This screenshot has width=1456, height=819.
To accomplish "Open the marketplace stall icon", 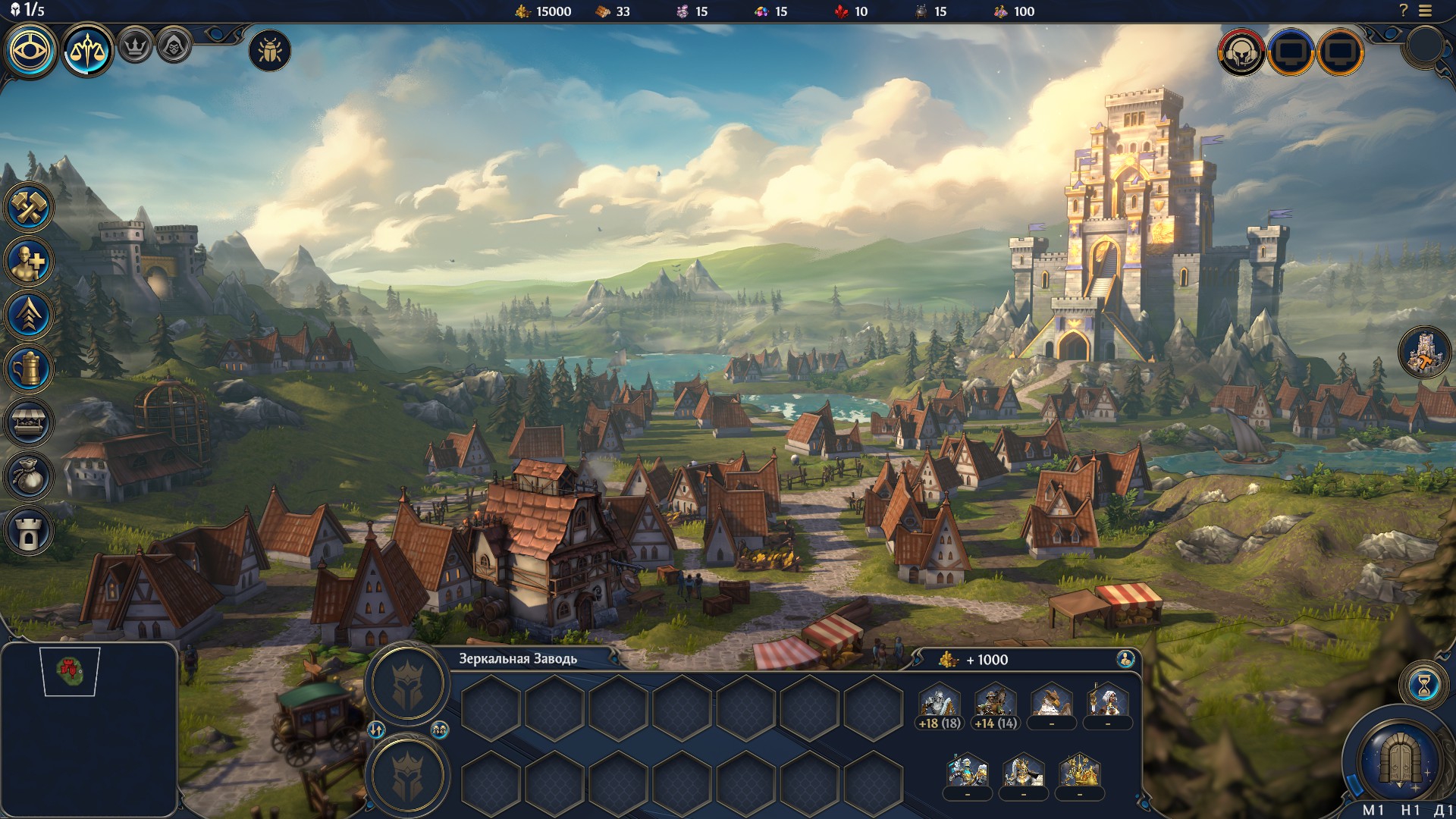I will click(29, 423).
